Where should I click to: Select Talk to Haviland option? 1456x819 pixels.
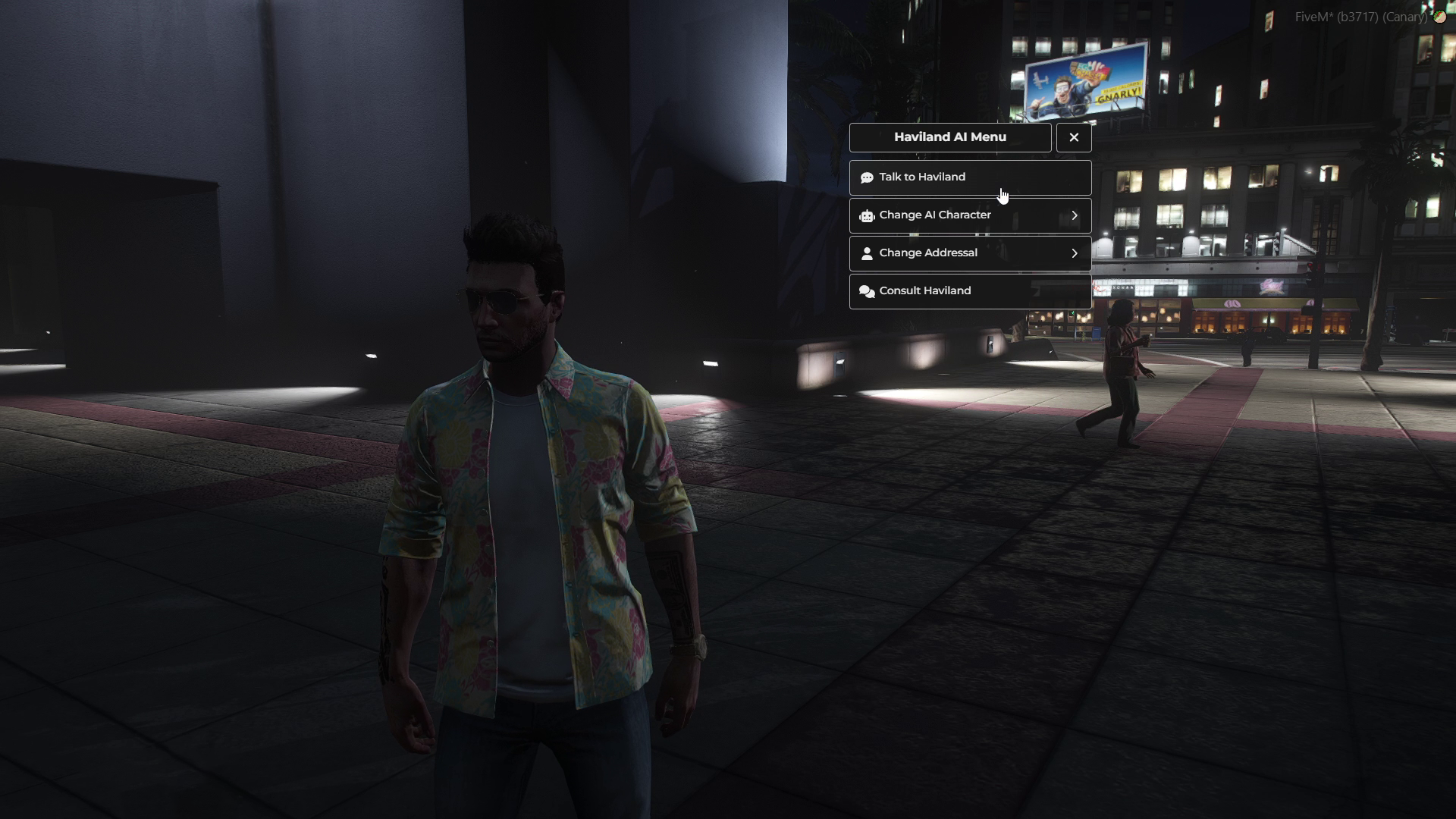969,177
